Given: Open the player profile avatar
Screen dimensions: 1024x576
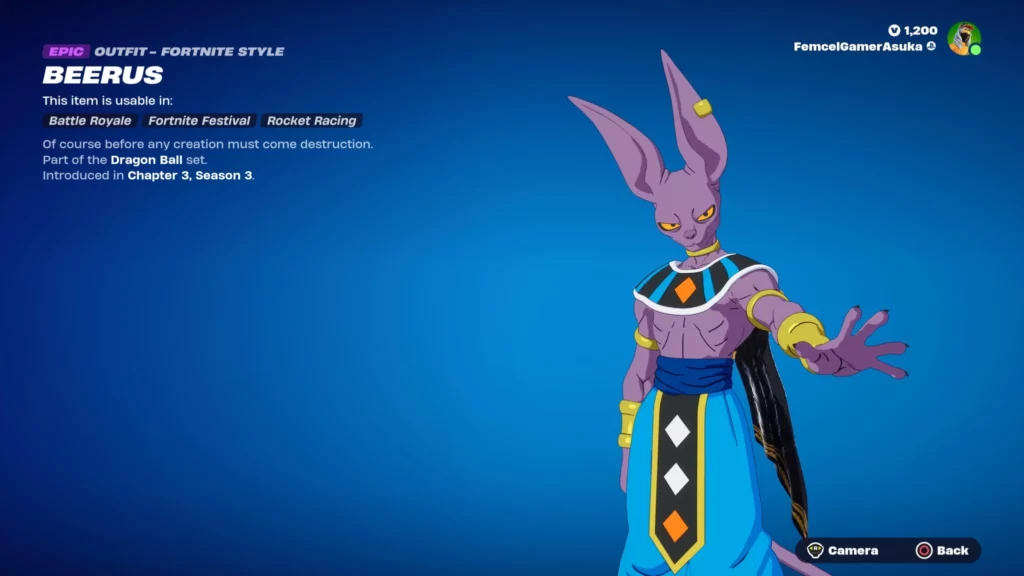Looking at the screenshot, I should point(963,38).
